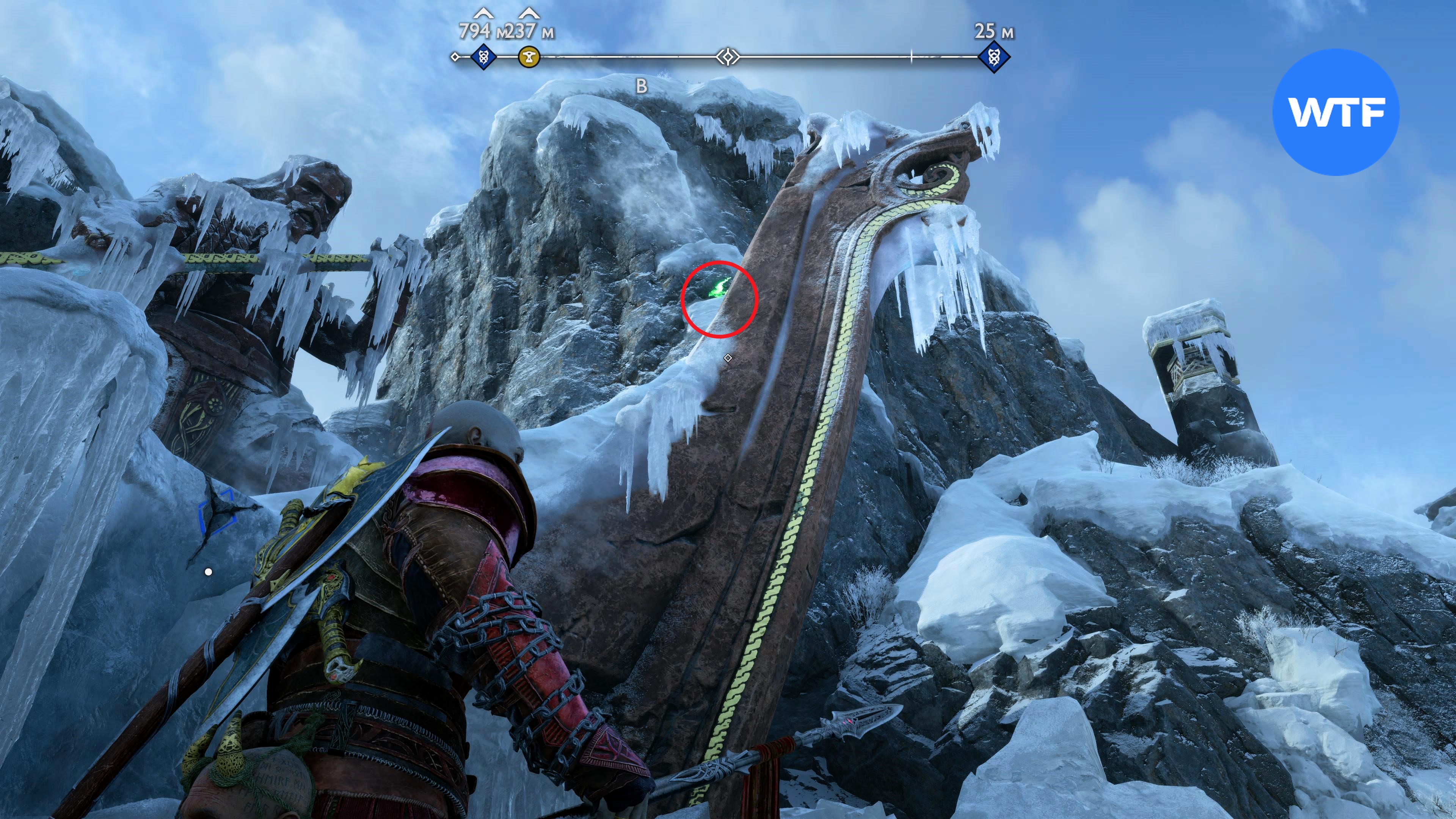Click the gold compass marker at 237 m
Viewport: 1456px width, 819px height.
click(x=529, y=57)
